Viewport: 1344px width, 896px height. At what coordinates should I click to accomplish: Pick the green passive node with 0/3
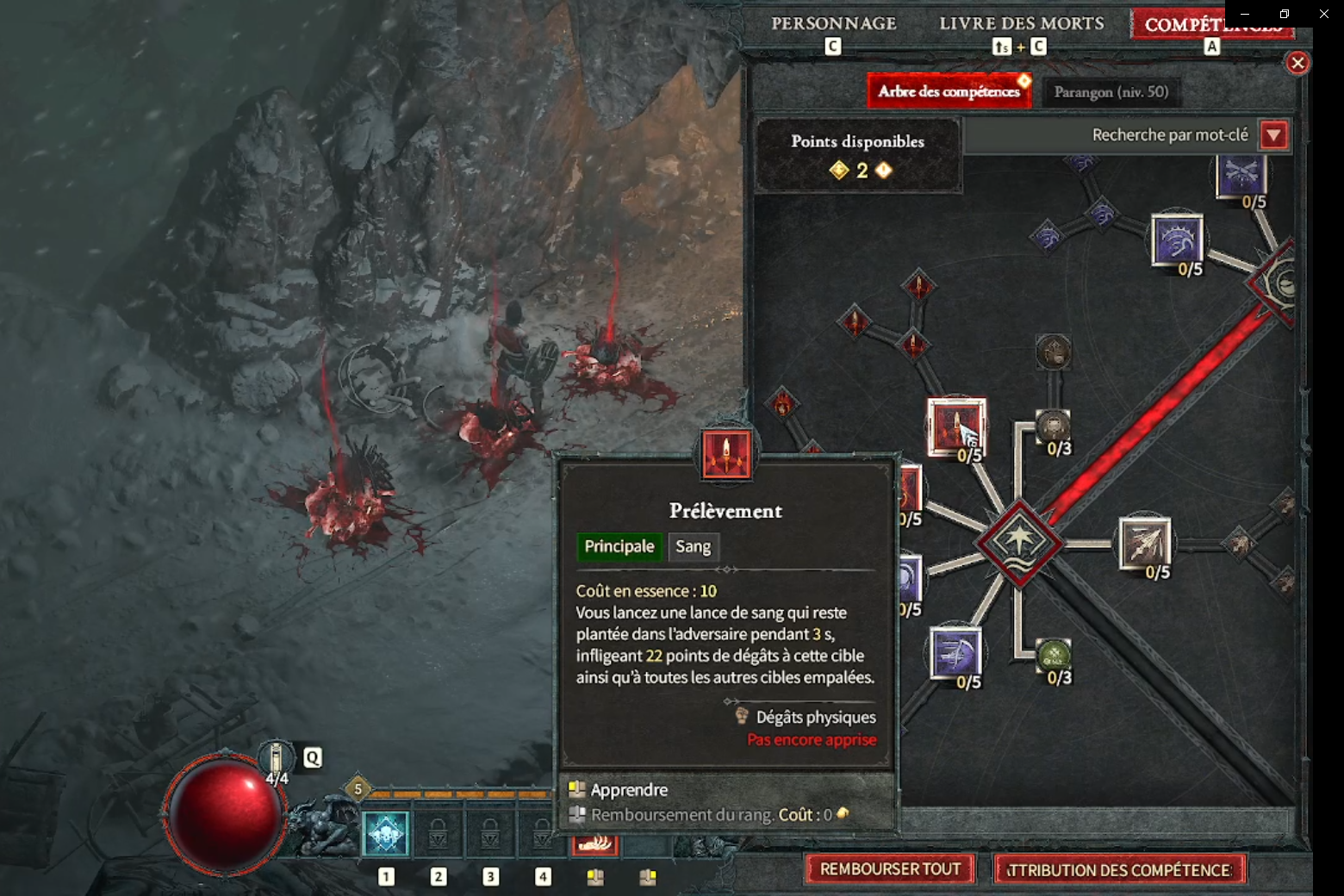[1053, 655]
